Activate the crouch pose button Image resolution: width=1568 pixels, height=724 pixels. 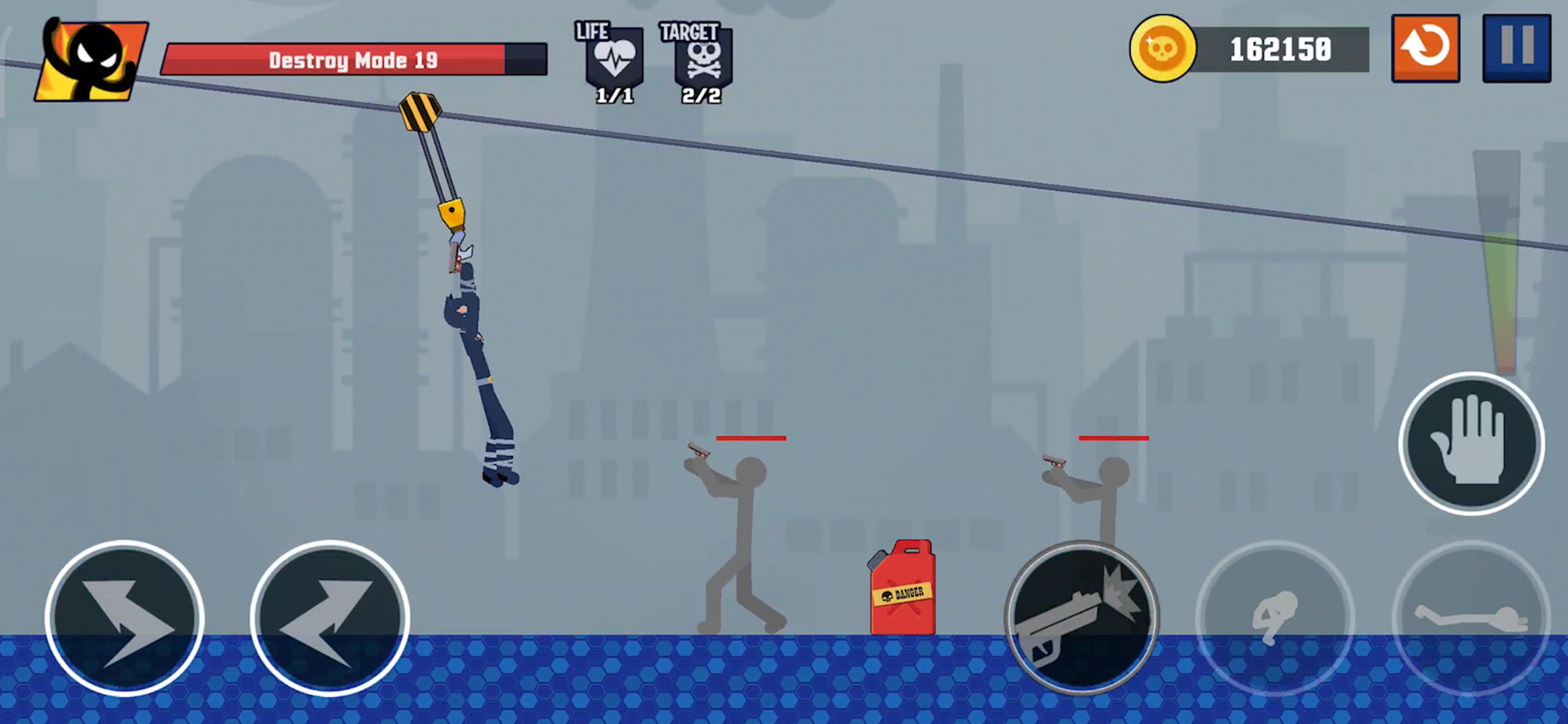(x=1275, y=617)
